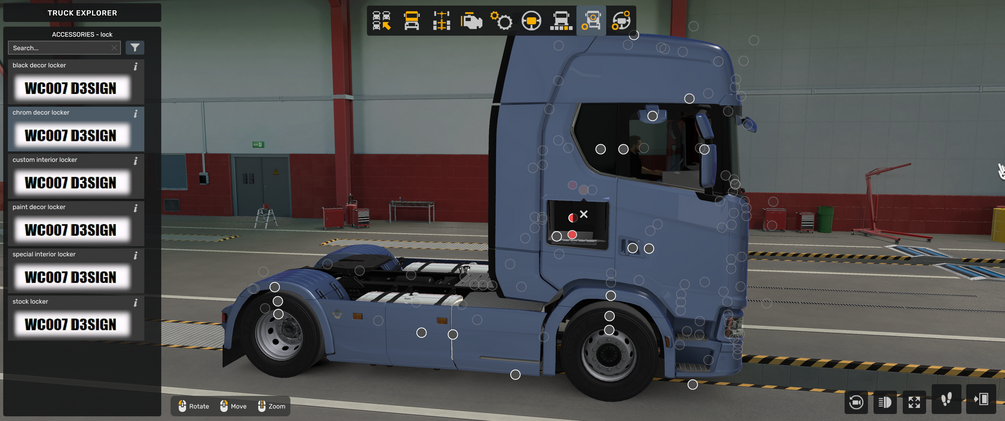Open the chassis category icon

point(441,20)
